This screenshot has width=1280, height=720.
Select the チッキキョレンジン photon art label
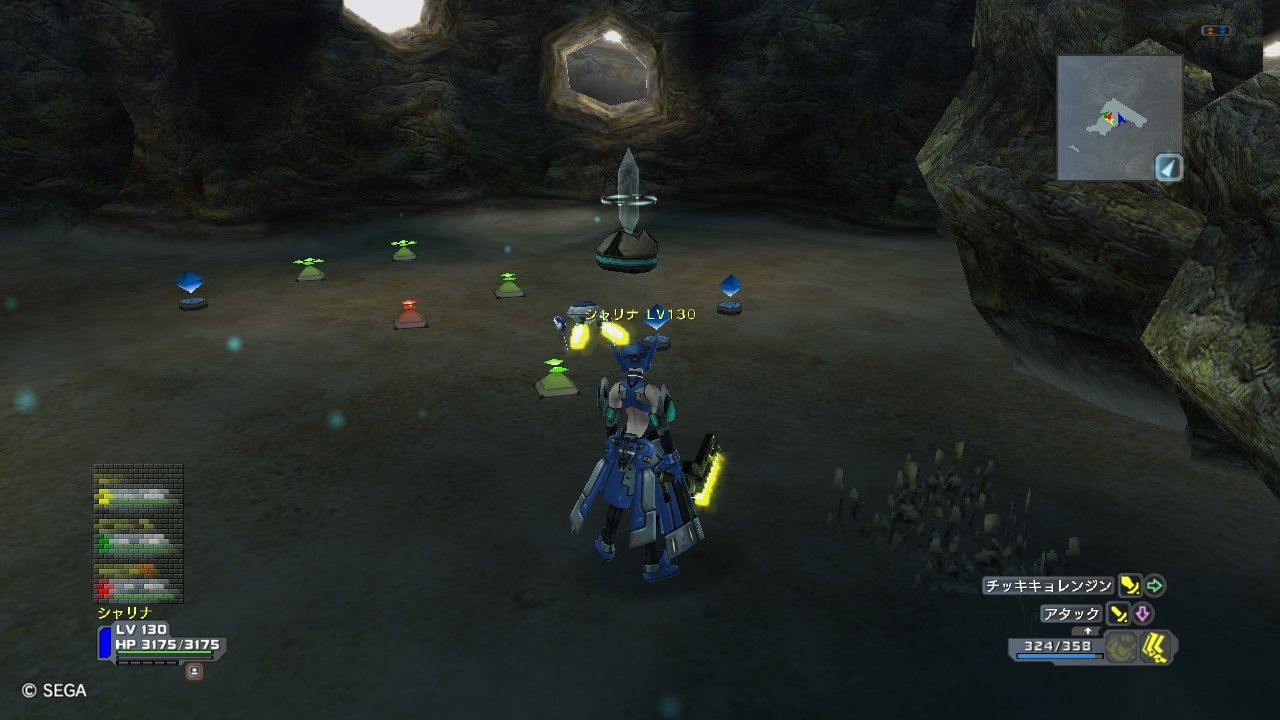tap(1048, 586)
